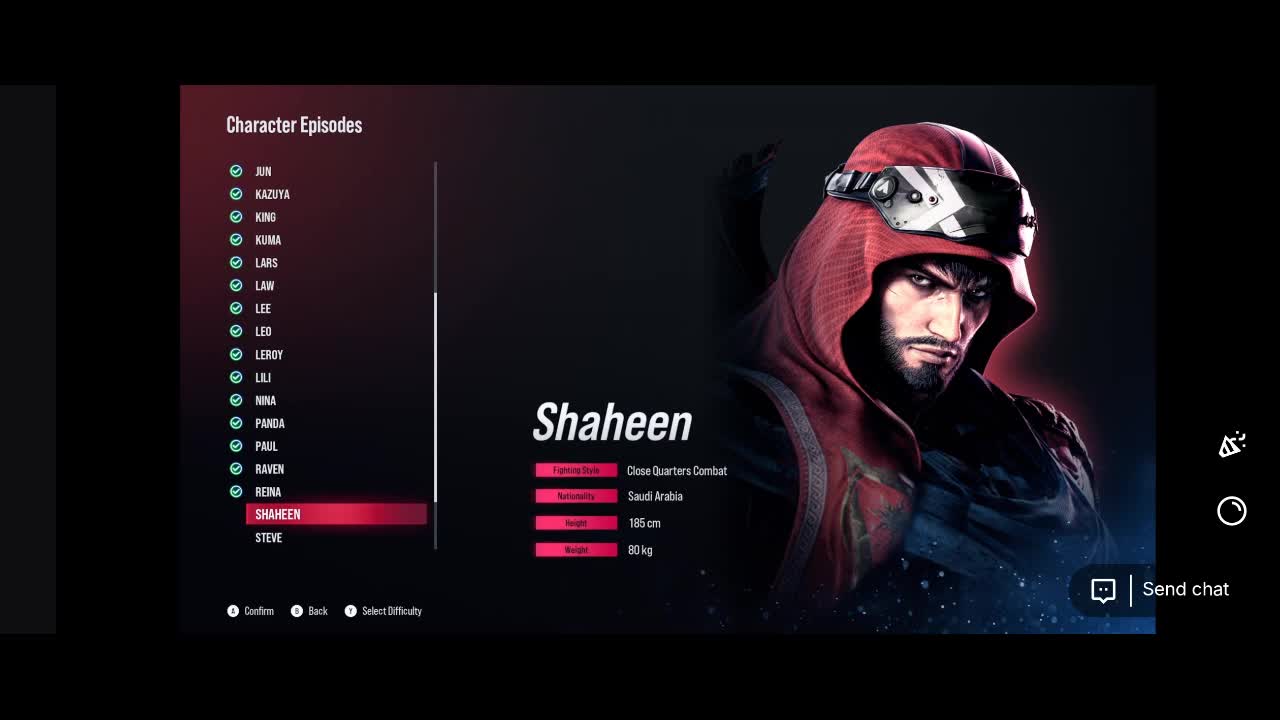Open Leo's character episode
The image size is (1280, 720).
[263, 332]
